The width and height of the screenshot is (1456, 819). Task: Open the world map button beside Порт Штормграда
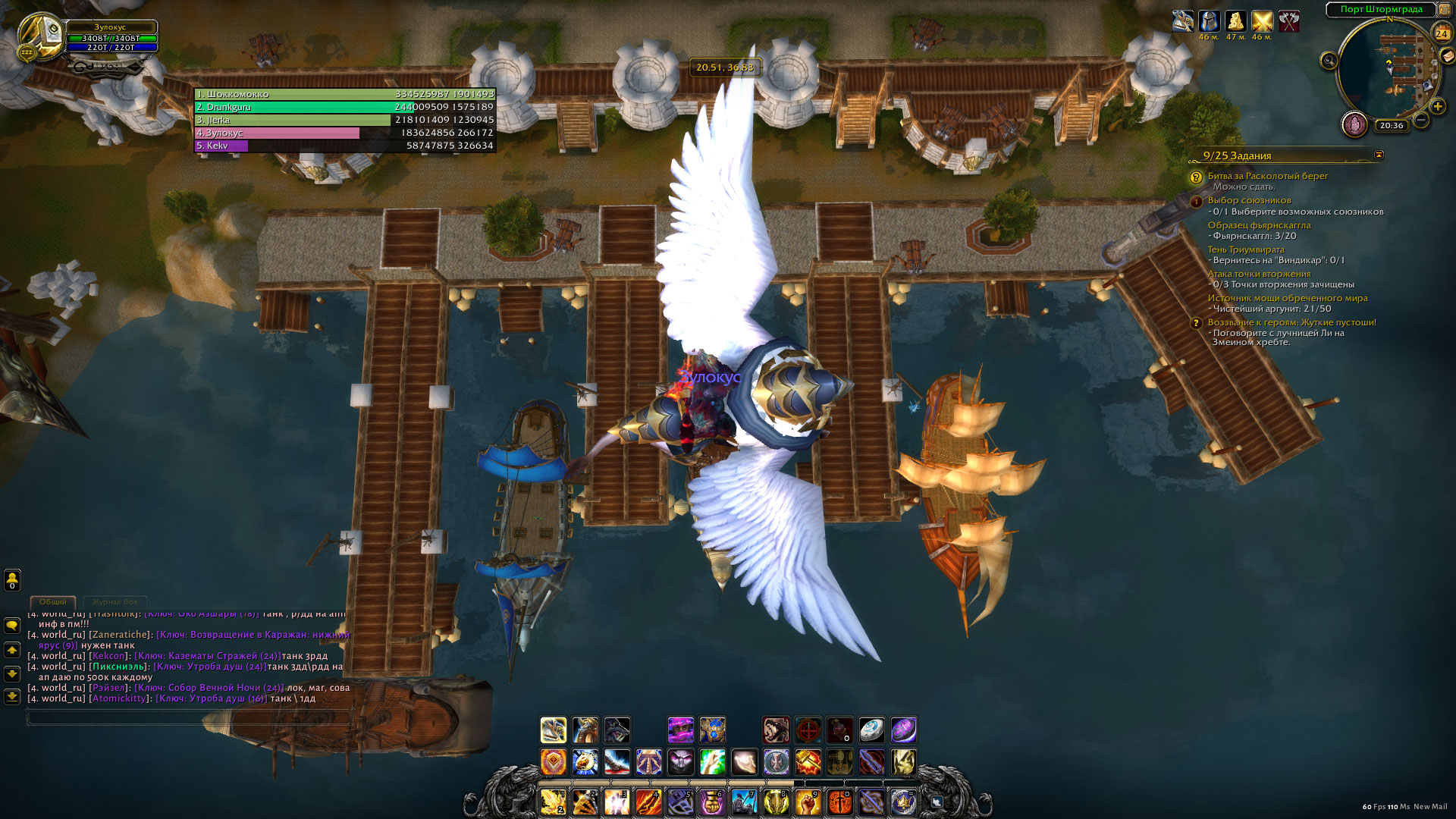click(x=1445, y=9)
